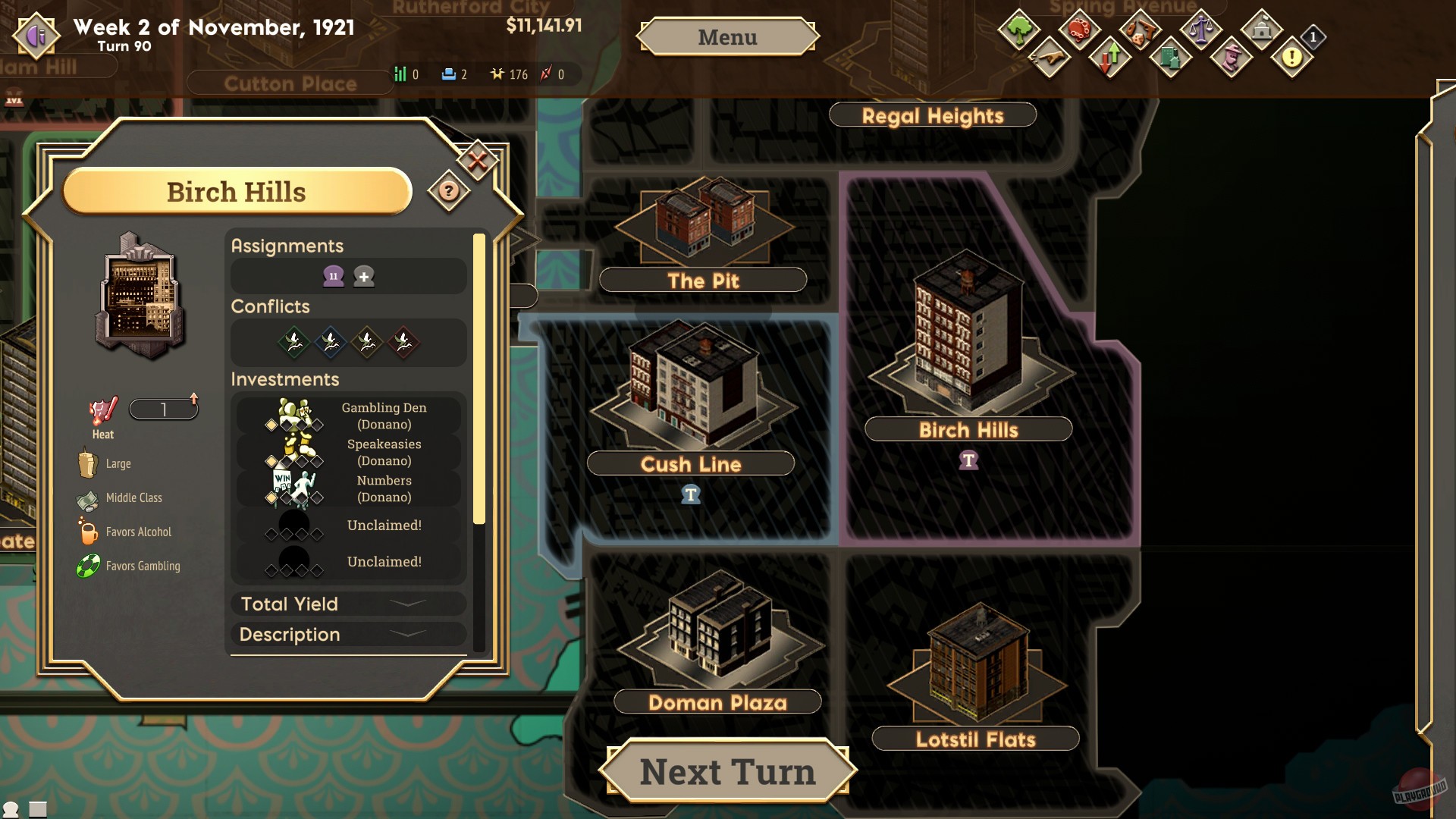
Task: Open the green buildings district icon
Action: [1169, 59]
